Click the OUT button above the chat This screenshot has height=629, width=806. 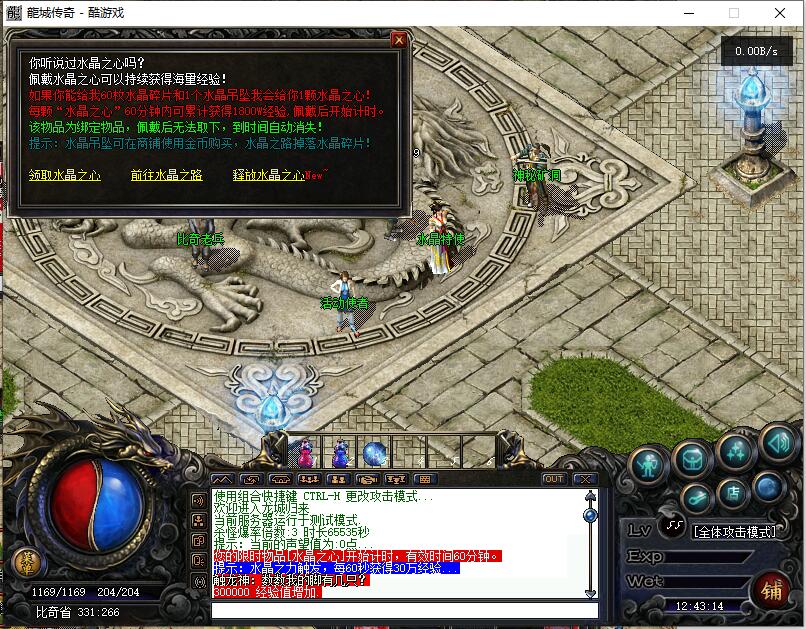pos(553,480)
